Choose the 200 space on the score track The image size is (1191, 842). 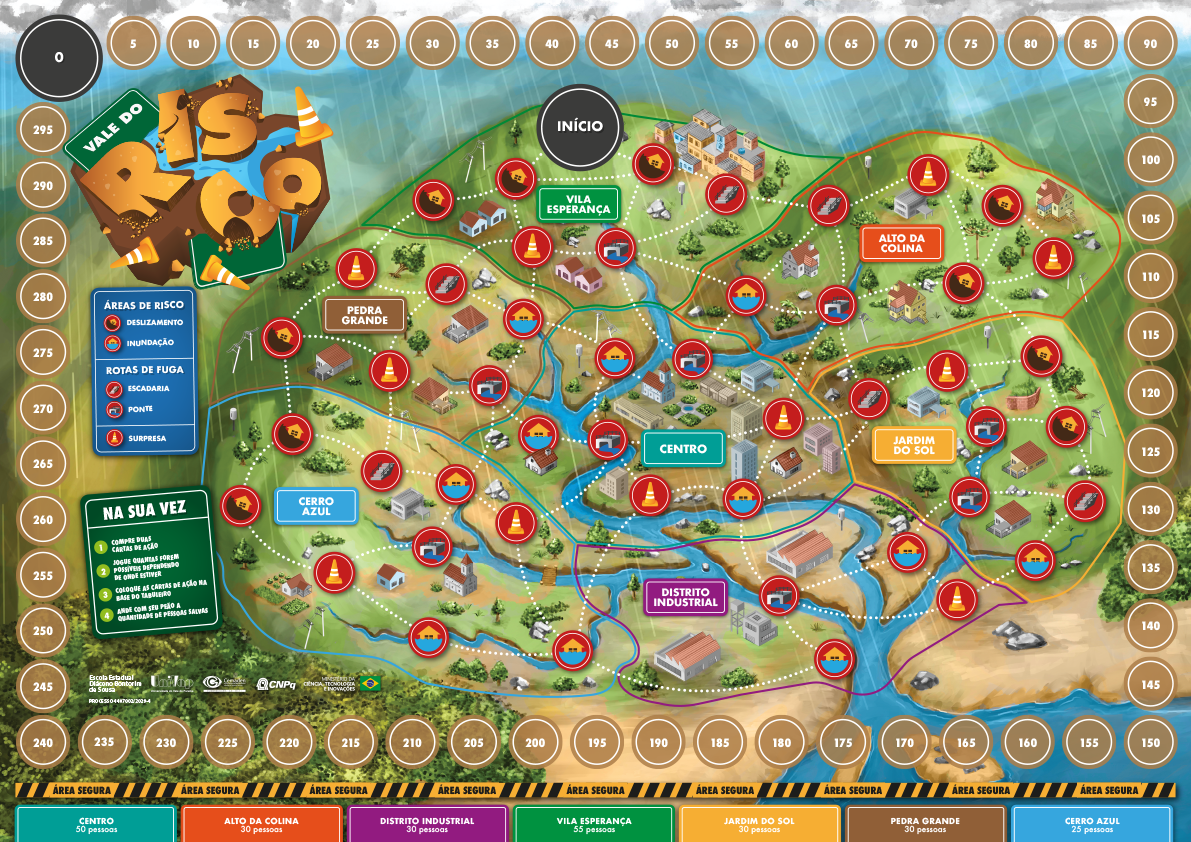(x=535, y=742)
